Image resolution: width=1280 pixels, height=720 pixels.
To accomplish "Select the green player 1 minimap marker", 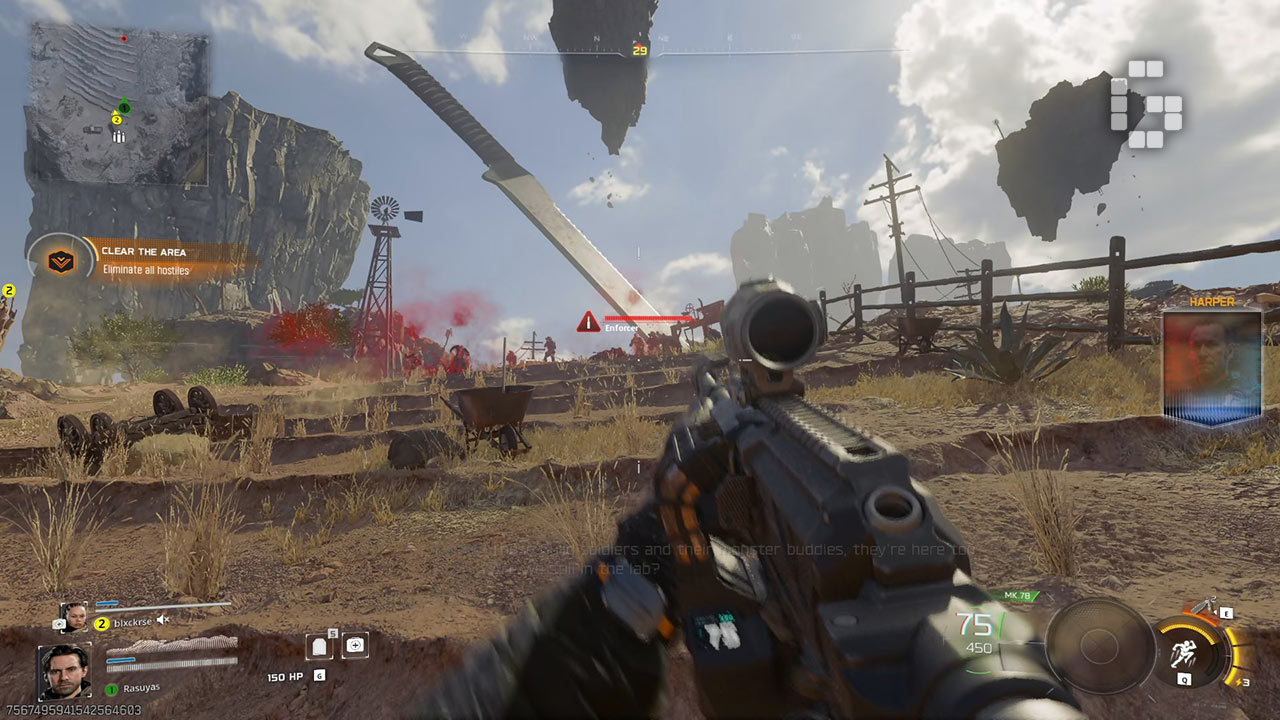I will [124, 107].
